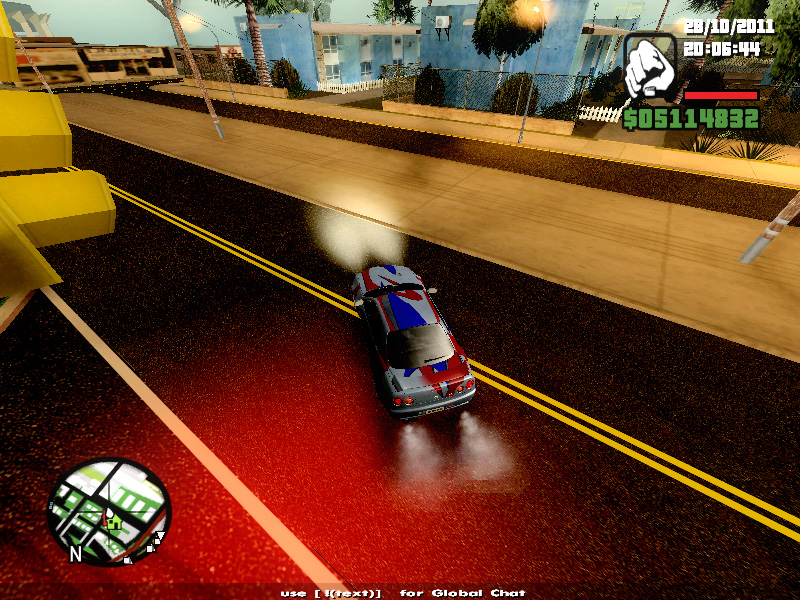800x600 pixels.
Task: Click the N north indicator on radar
Action: point(75,551)
